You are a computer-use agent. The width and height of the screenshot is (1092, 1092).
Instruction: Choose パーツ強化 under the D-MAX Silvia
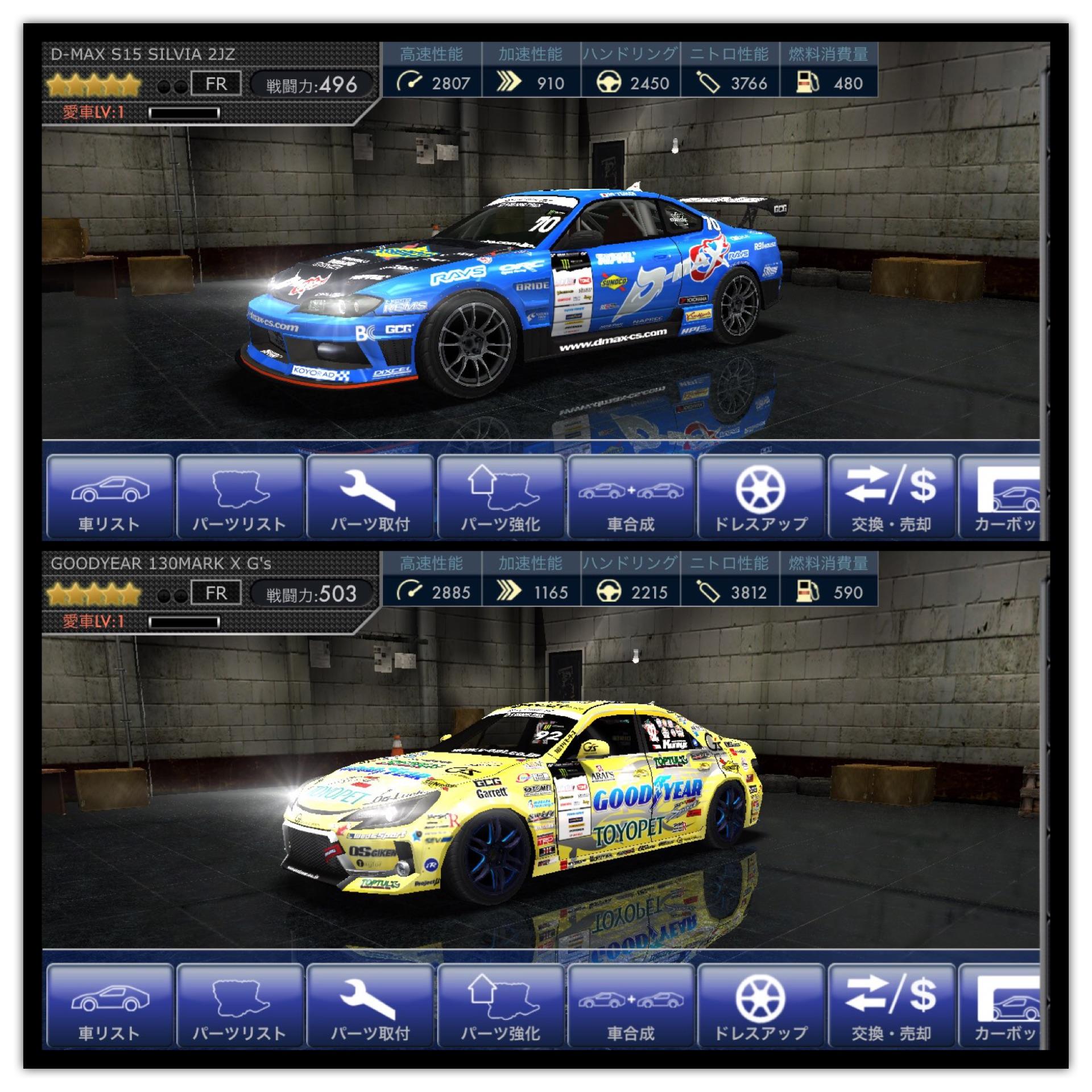click(500, 497)
